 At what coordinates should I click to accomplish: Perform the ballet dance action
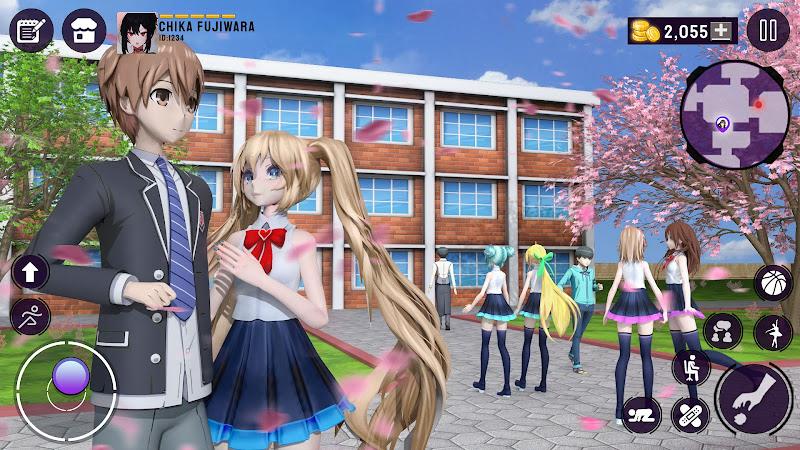[773, 332]
